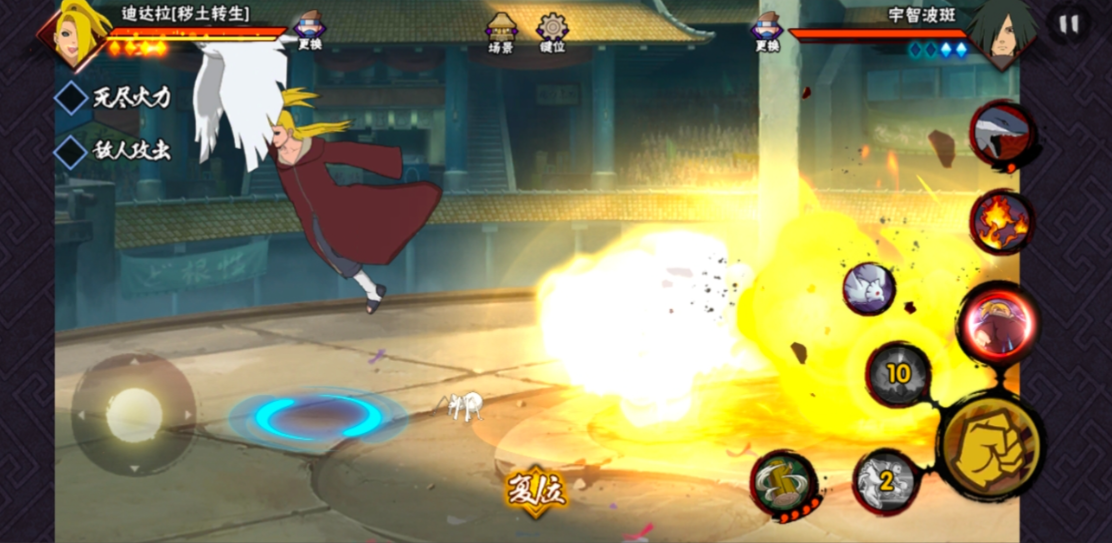
Task: Trigger the white clay creature skill
Action: (x=868, y=289)
